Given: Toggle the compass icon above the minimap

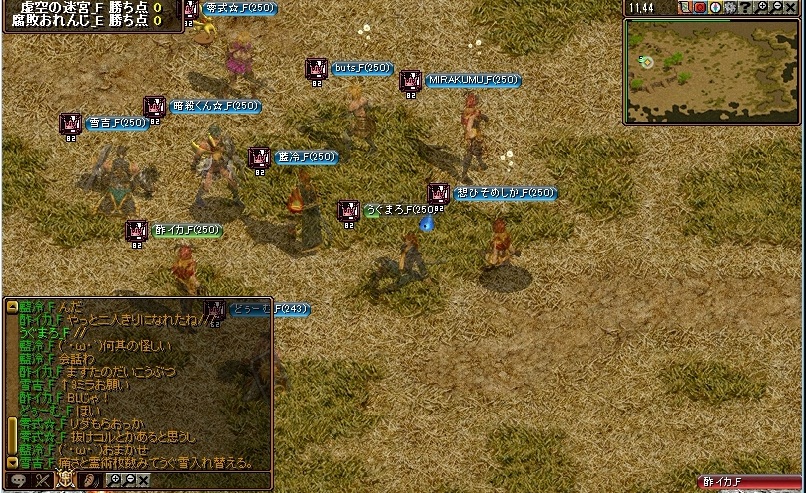Looking at the screenshot, I should (714, 8).
